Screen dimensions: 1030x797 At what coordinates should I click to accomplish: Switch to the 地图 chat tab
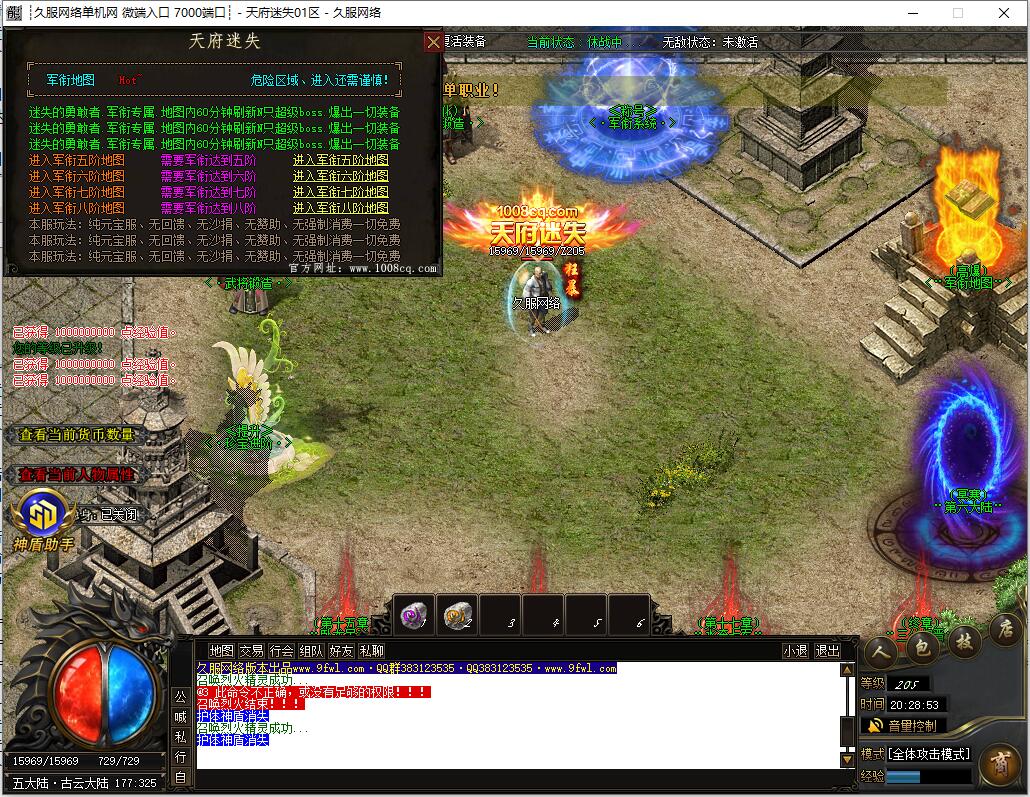pyautogui.click(x=221, y=651)
